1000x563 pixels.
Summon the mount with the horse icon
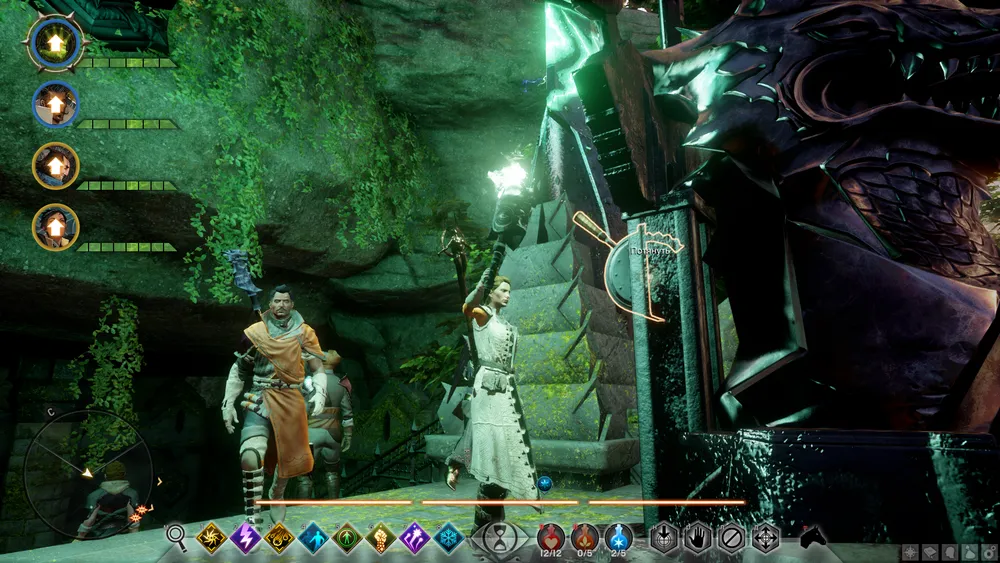815,537
